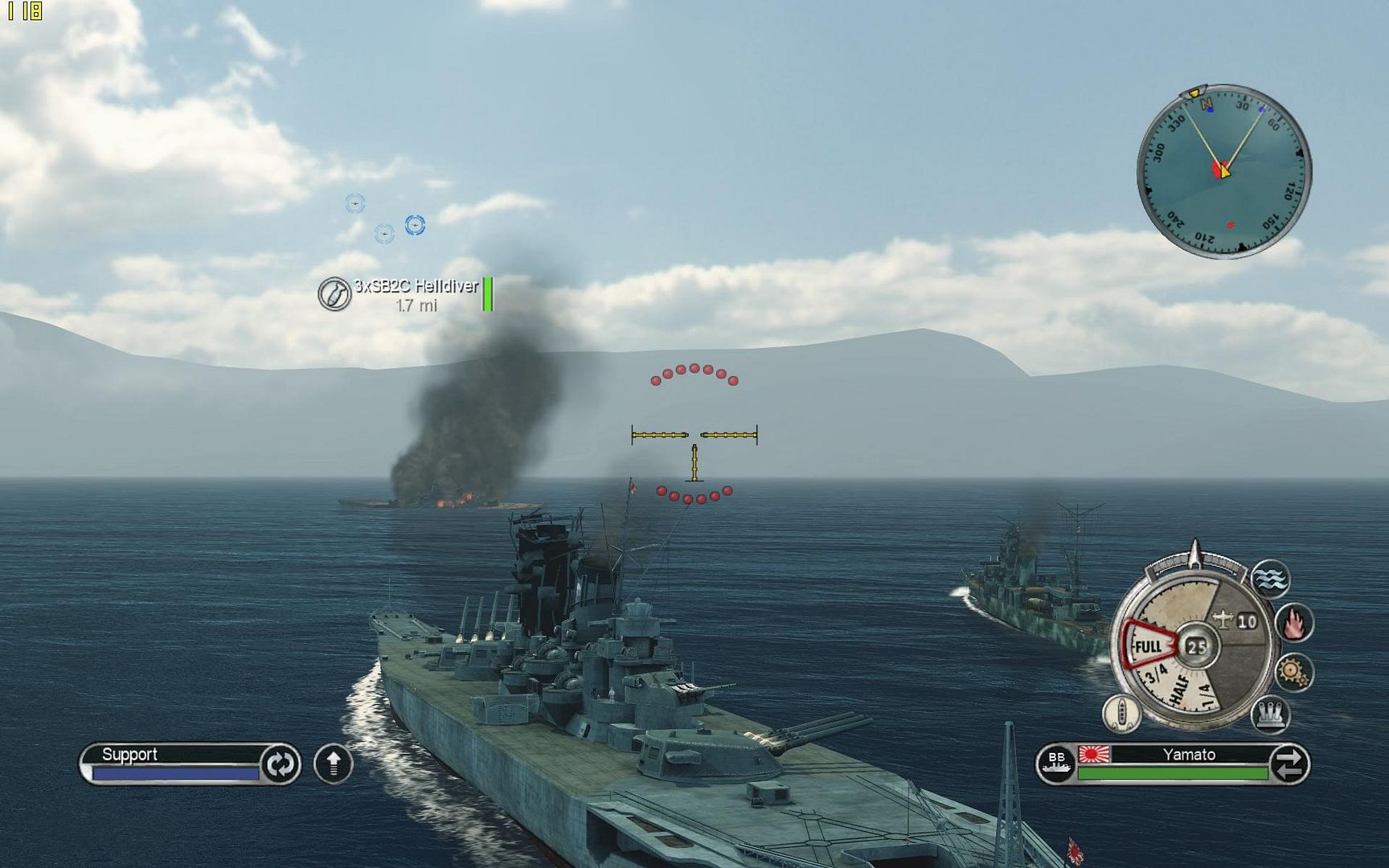Set throttle to 3/4 speed
This screenshot has width=1389, height=868.
point(1157,674)
